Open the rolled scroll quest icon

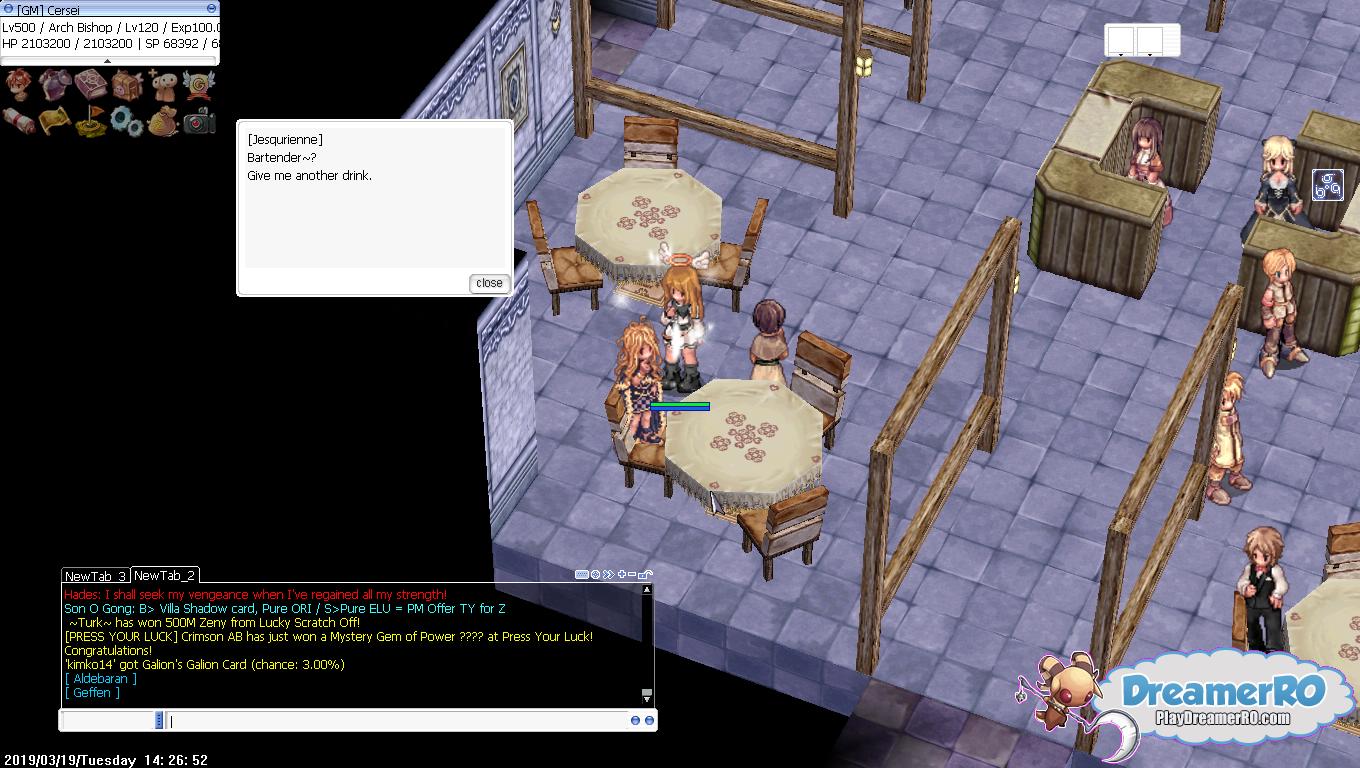coord(19,121)
